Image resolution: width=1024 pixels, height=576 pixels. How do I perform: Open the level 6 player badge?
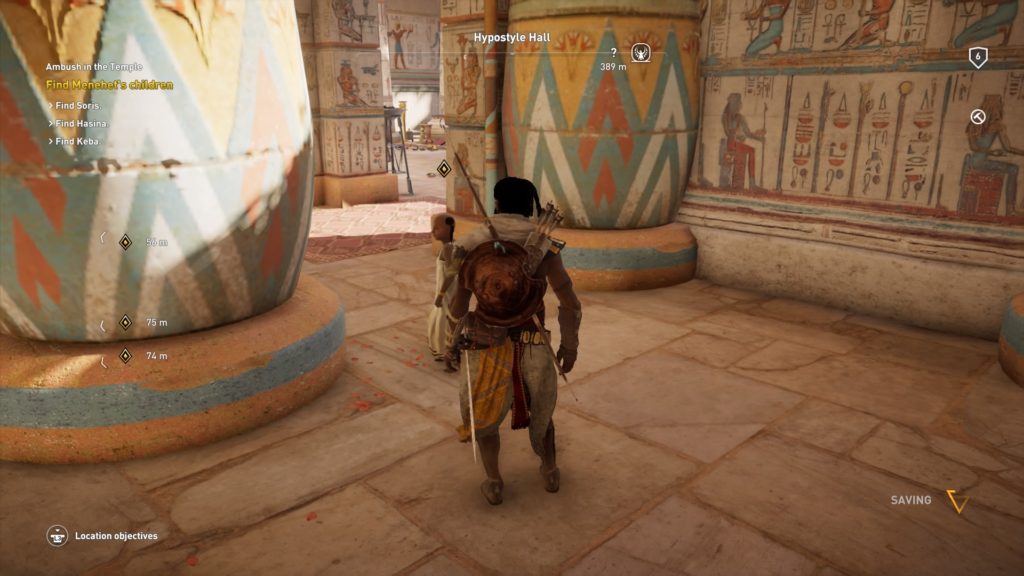coord(978,57)
